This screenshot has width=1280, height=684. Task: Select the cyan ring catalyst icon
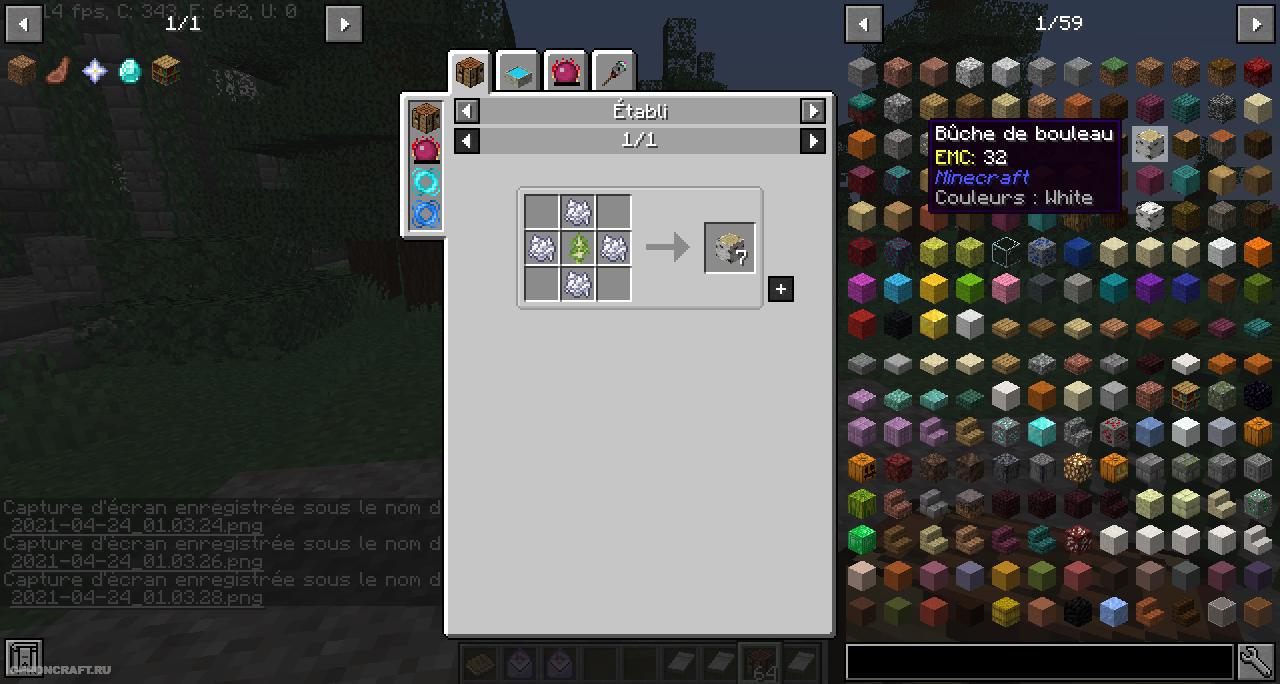(x=426, y=182)
